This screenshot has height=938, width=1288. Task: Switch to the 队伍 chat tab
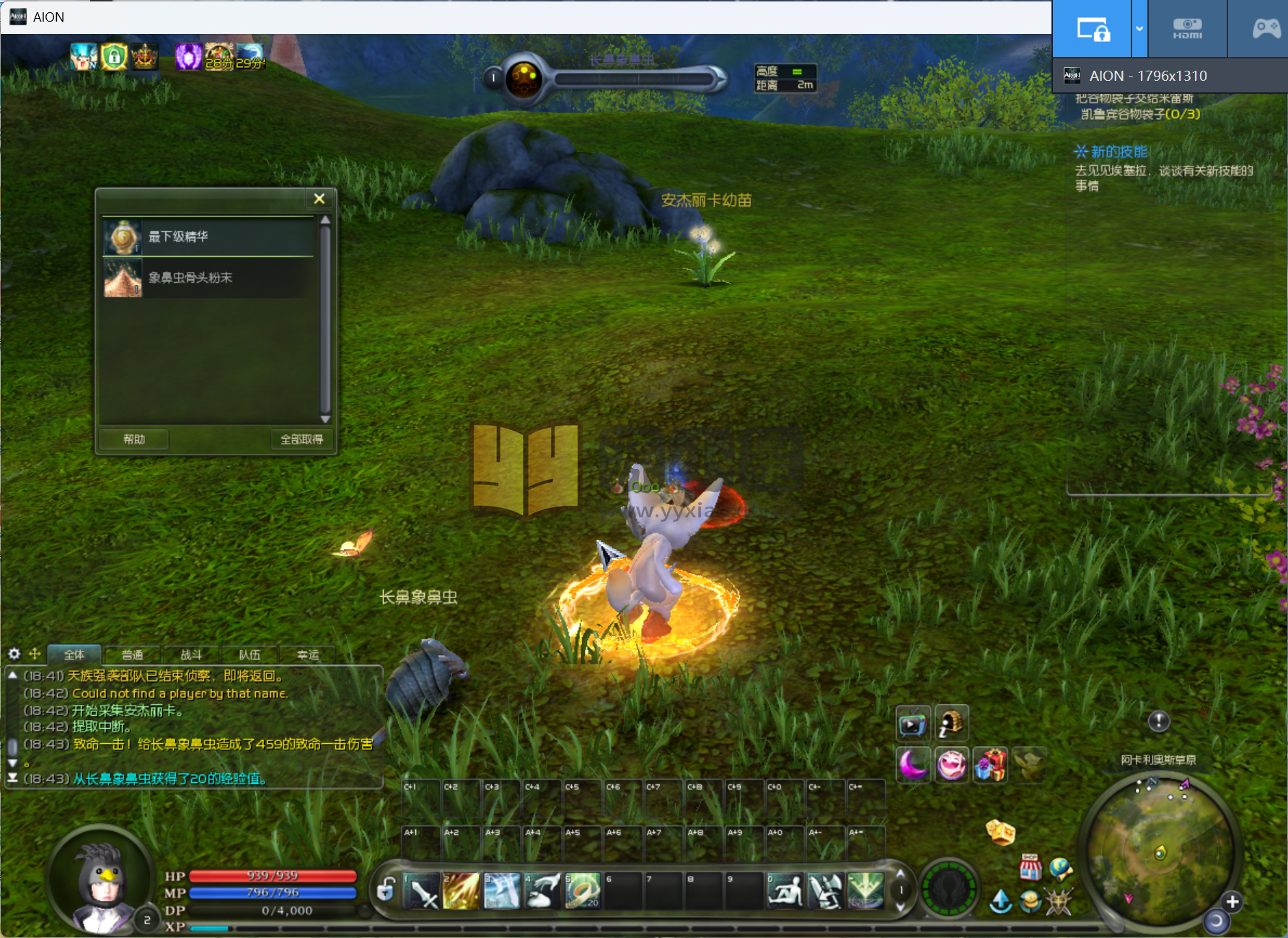(250, 654)
